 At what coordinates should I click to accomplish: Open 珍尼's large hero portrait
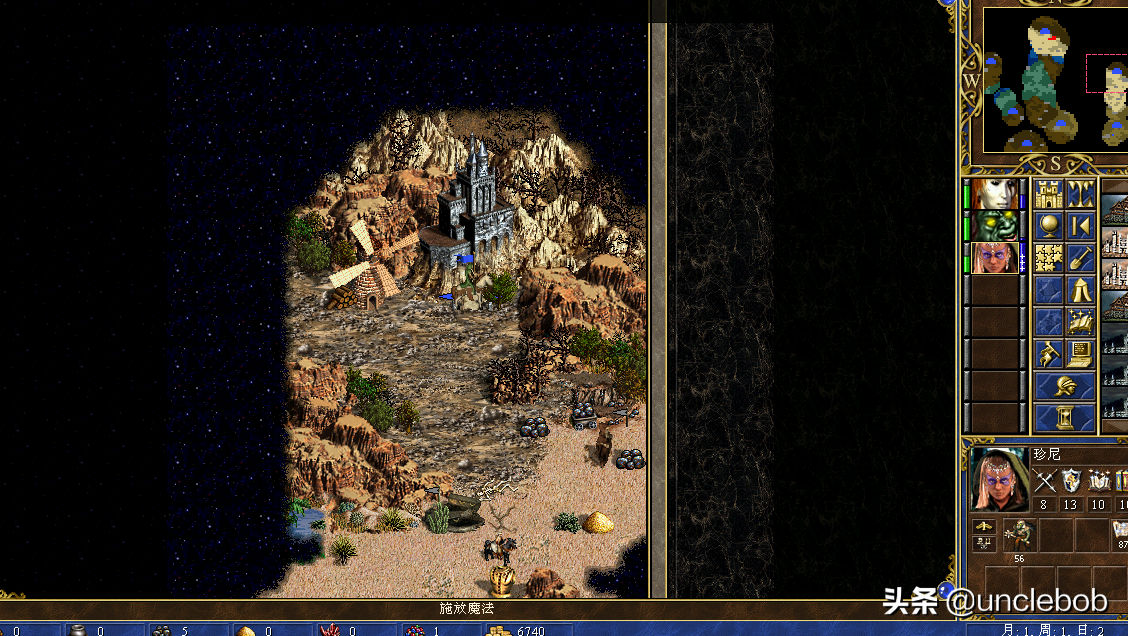999,479
